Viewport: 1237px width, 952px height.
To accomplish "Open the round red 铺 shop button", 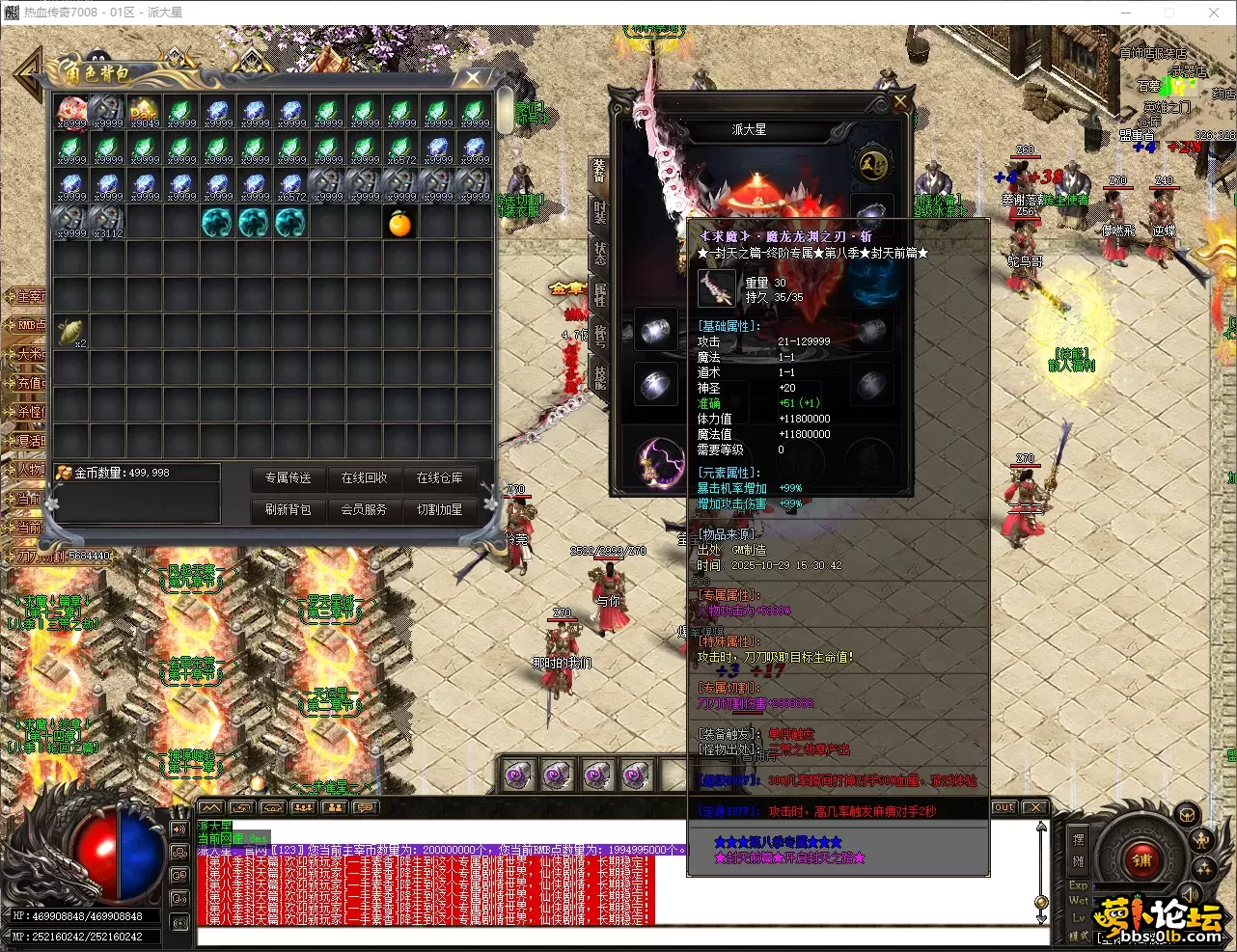I will pos(1141,859).
